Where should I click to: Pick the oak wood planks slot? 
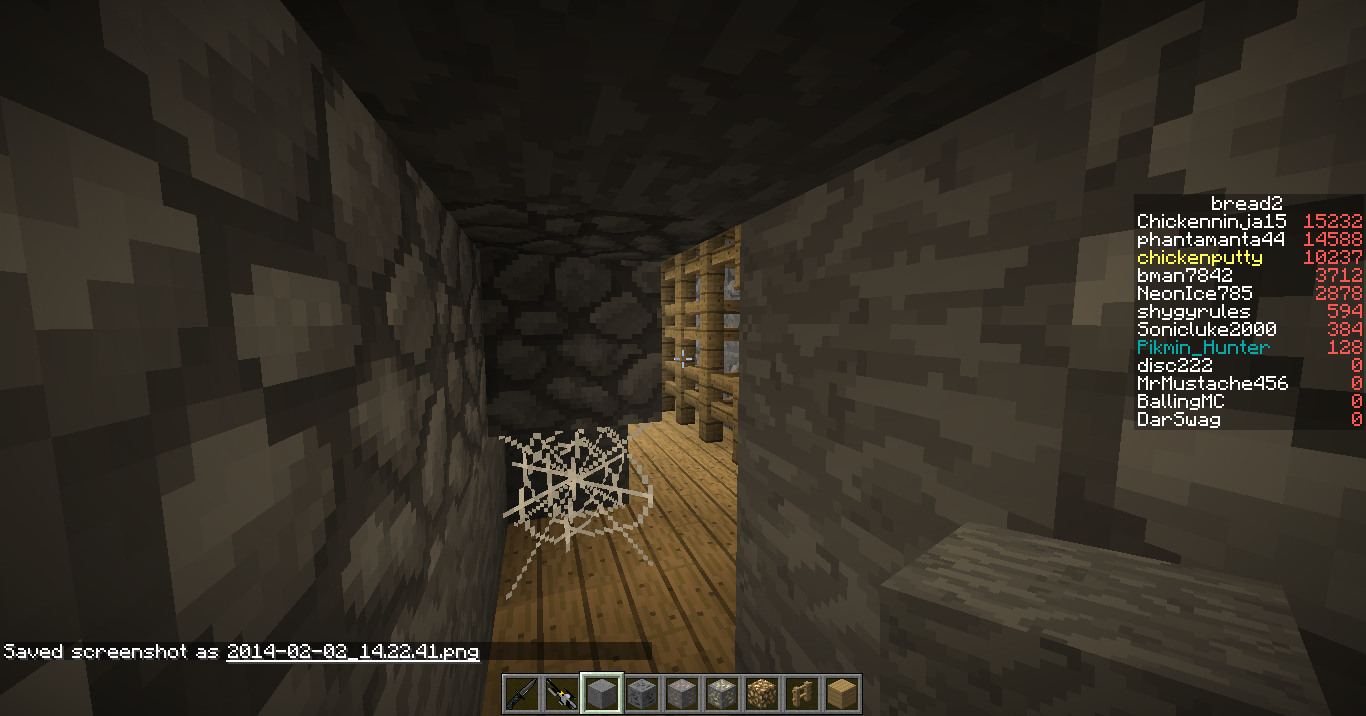[842, 693]
